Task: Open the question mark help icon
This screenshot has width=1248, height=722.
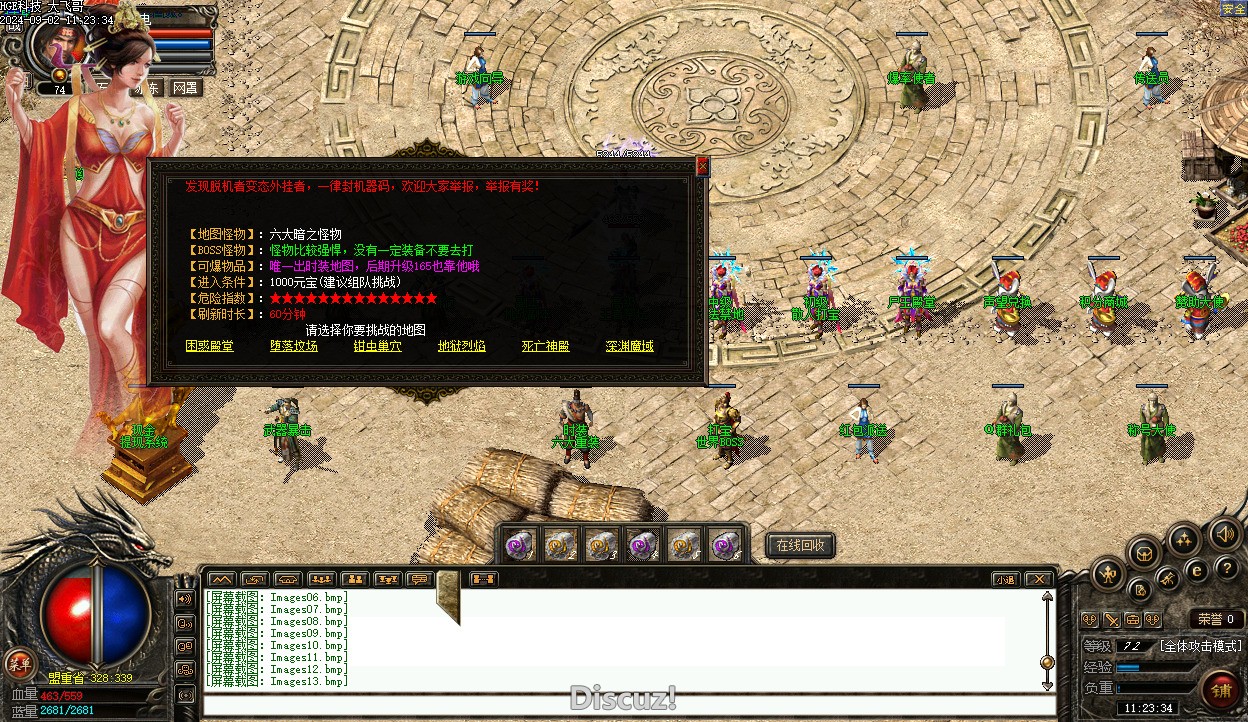Action: [x=1228, y=567]
